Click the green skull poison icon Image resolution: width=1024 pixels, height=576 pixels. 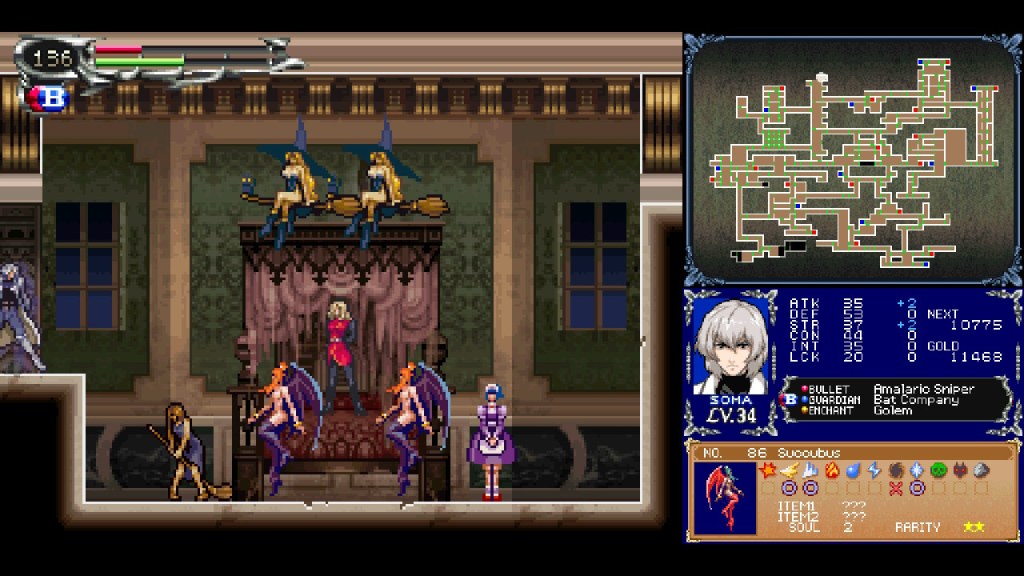pos(939,470)
